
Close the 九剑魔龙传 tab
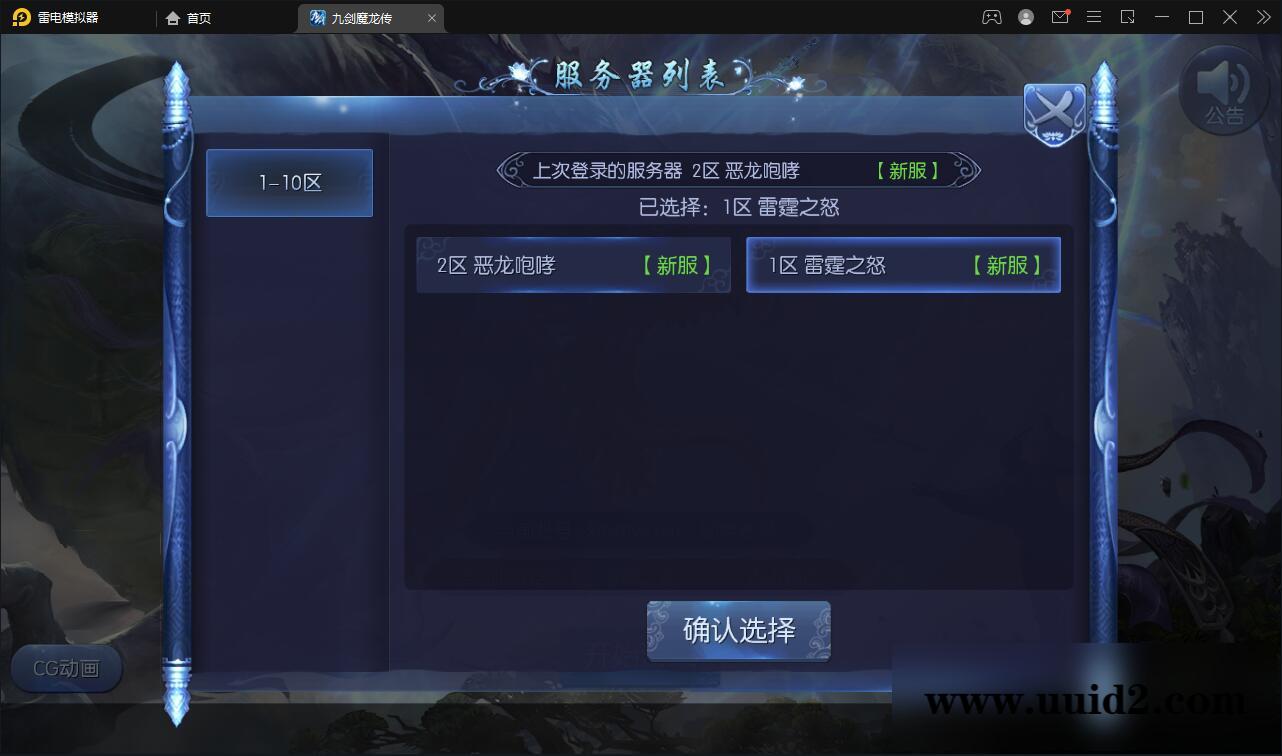tap(431, 17)
